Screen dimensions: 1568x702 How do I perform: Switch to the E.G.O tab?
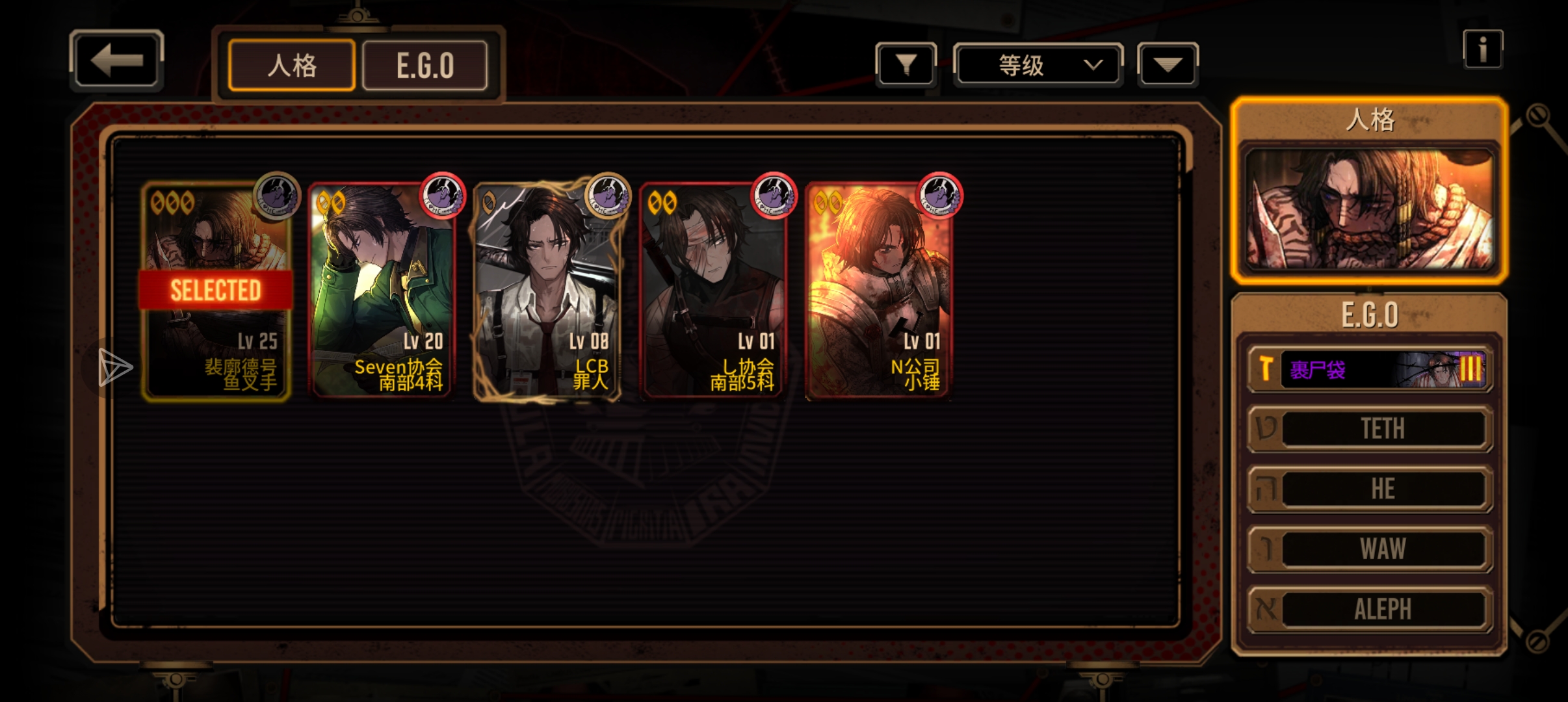pyautogui.click(x=425, y=65)
